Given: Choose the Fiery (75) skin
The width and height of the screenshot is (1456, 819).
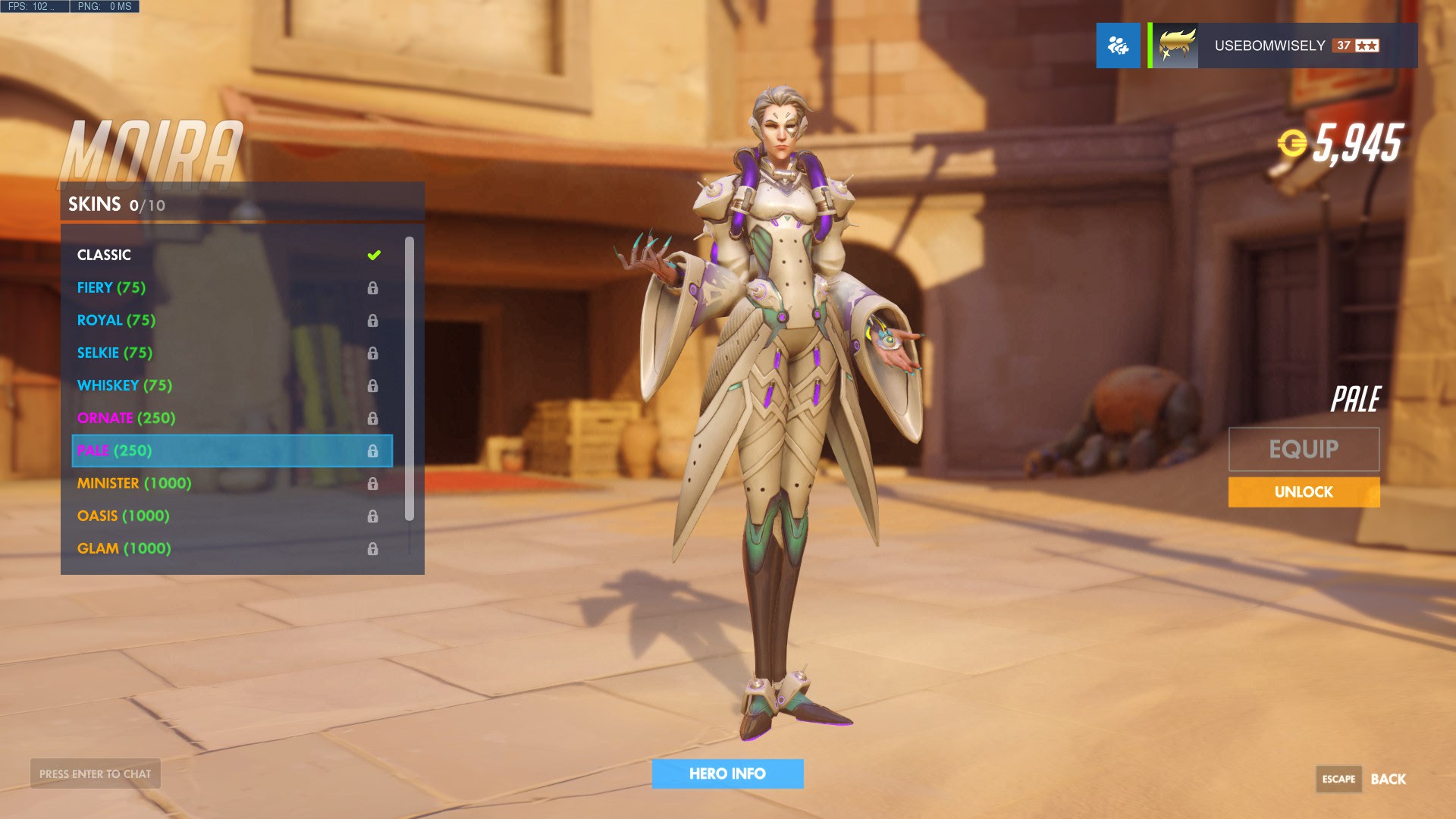Looking at the screenshot, I should [x=227, y=287].
